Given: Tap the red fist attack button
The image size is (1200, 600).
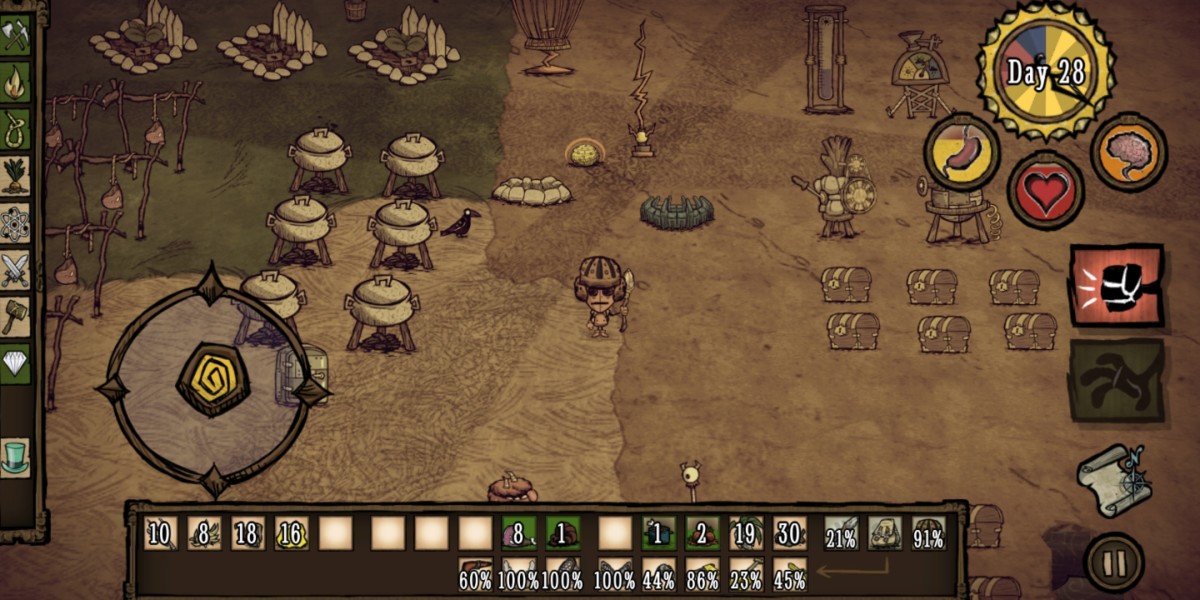Looking at the screenshot, I should [1116, 285].
